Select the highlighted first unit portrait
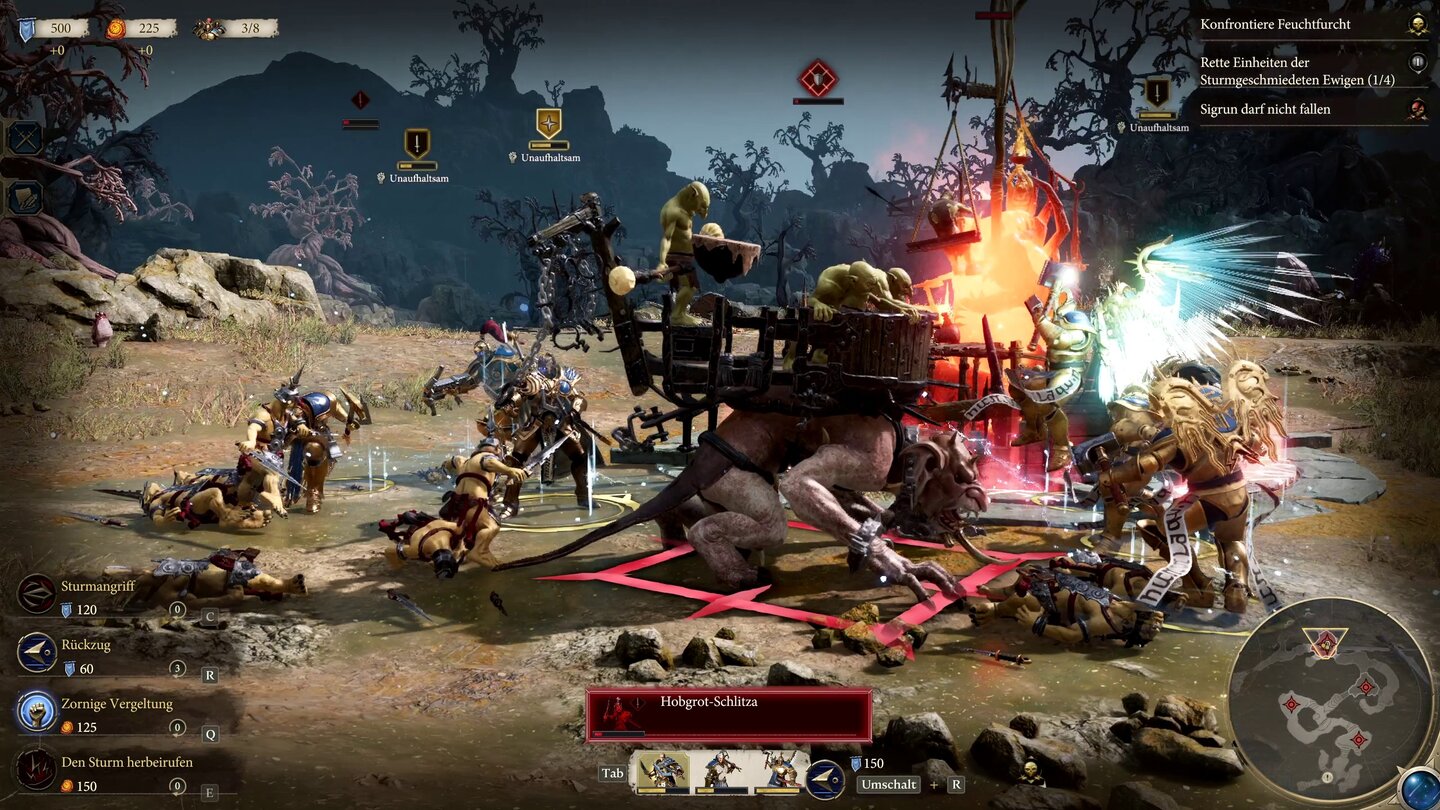1440x810 pixels. 660,773
